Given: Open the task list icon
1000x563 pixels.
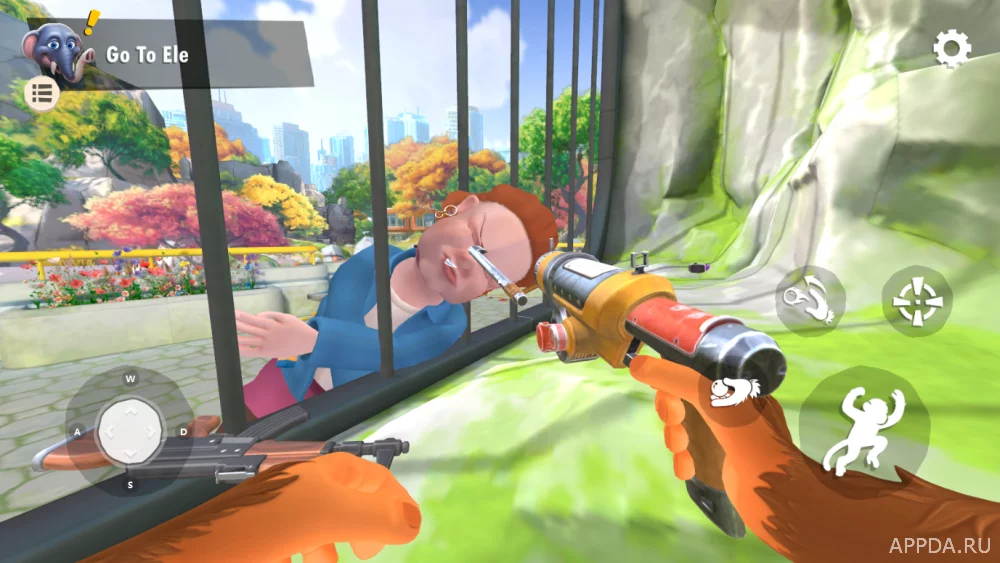Looking at the screenshot, I should 42,94.
